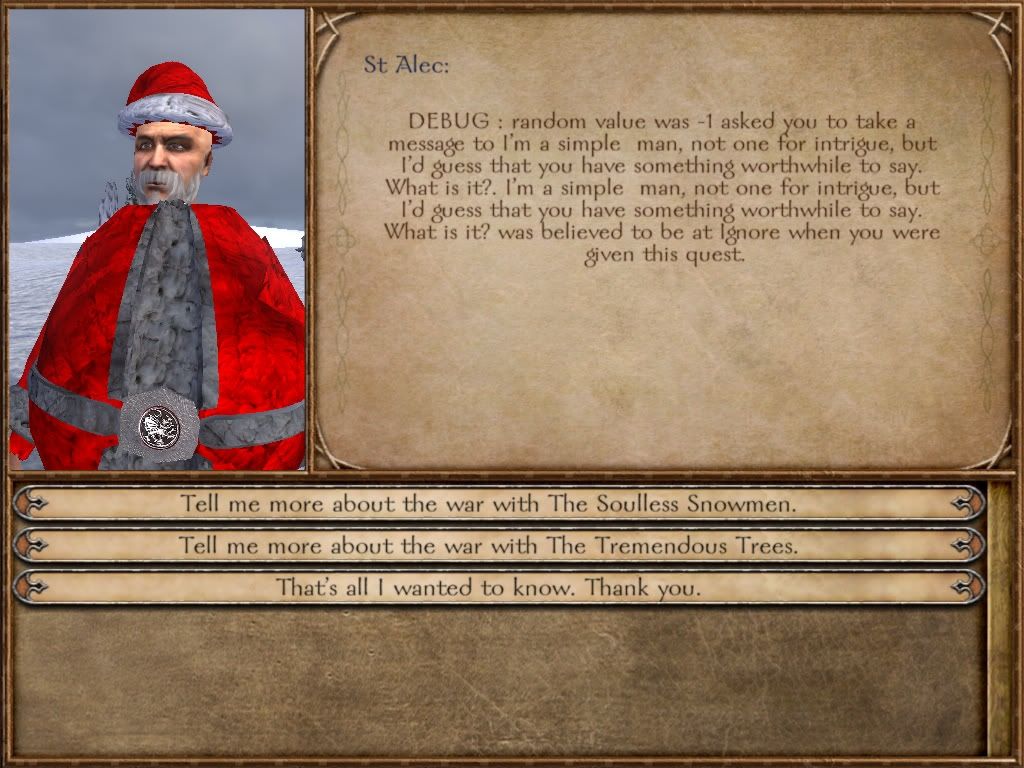Choose "That's all I wanted to know" reply
Image resolution: width=1024 pixels, height=768 pixels.
pyautogui.click(x=489, y=588)
